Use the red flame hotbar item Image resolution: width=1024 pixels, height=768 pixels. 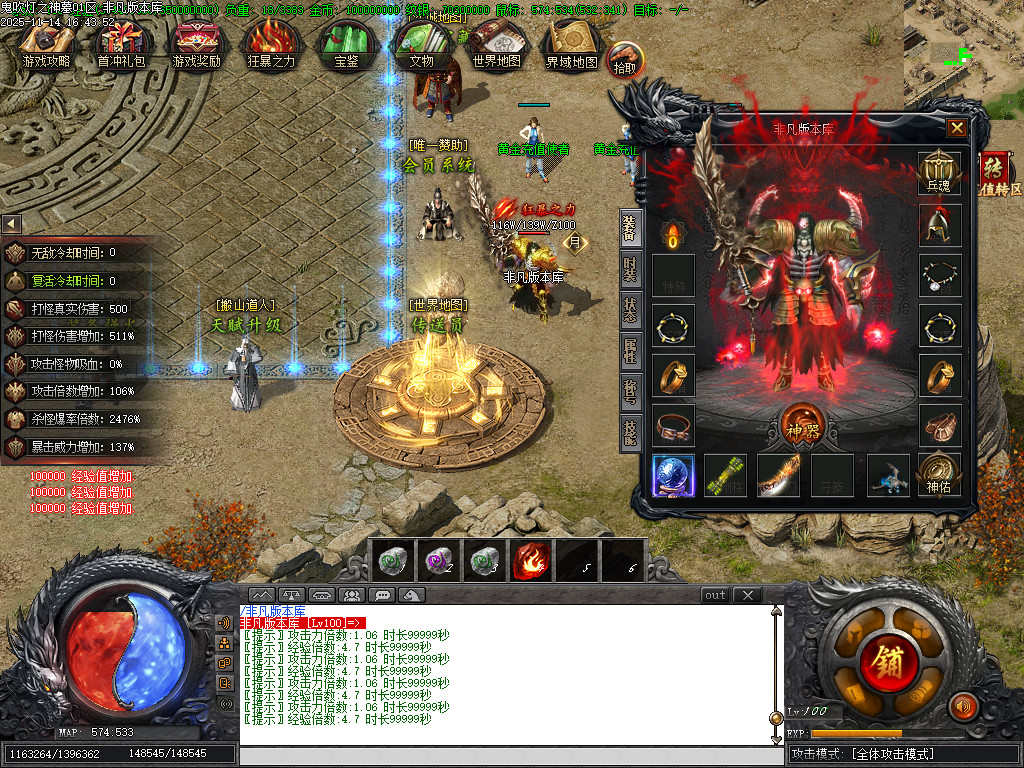532,561
